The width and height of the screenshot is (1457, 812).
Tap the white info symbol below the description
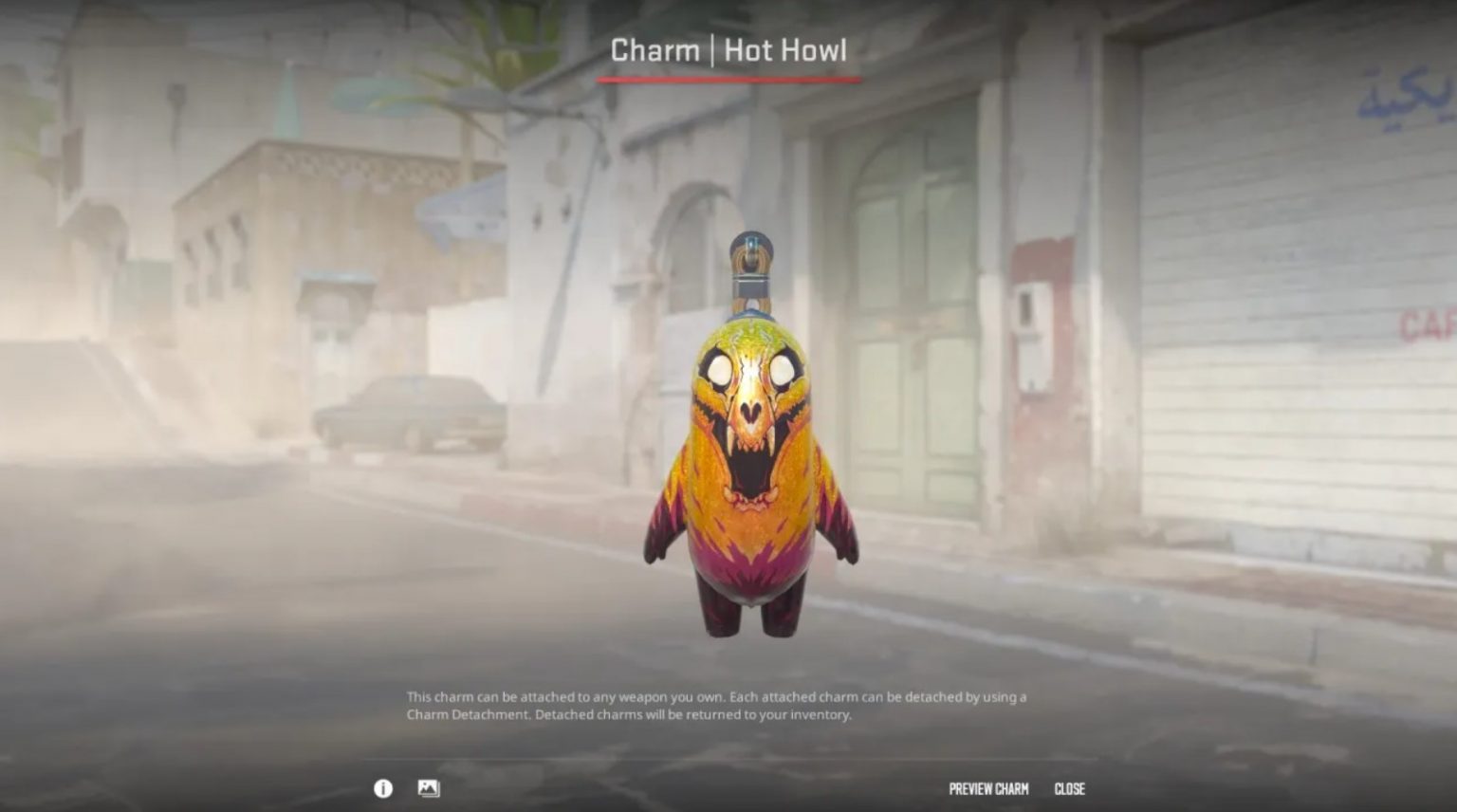382,787
